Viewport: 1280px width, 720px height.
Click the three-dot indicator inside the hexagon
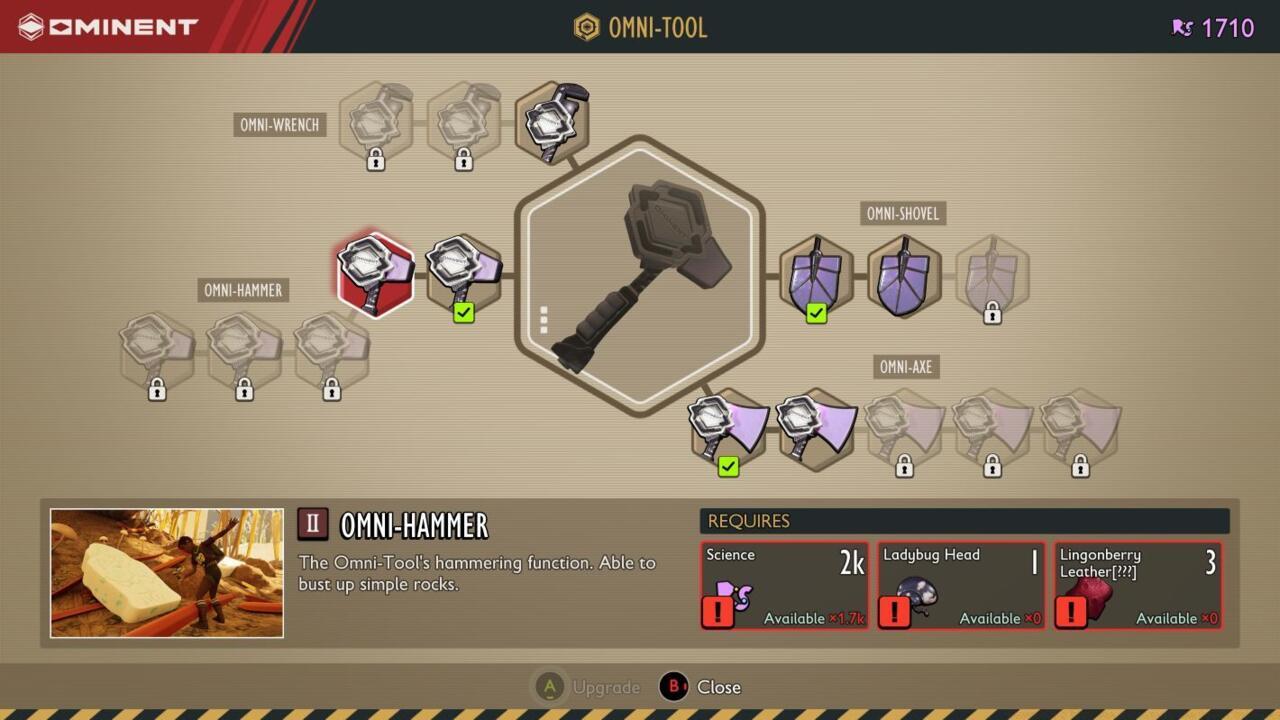[544, 318]
